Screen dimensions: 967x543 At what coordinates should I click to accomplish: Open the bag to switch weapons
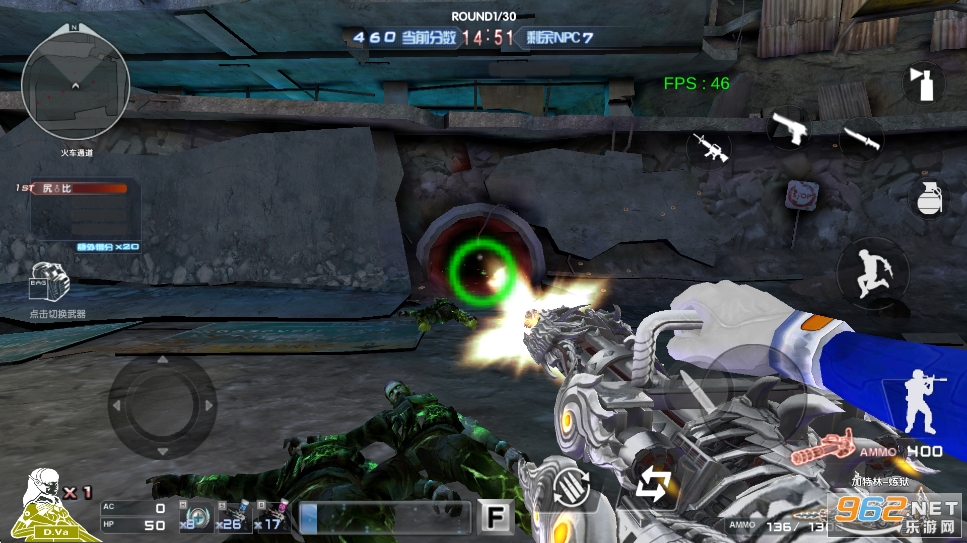[x=49, y=284]
